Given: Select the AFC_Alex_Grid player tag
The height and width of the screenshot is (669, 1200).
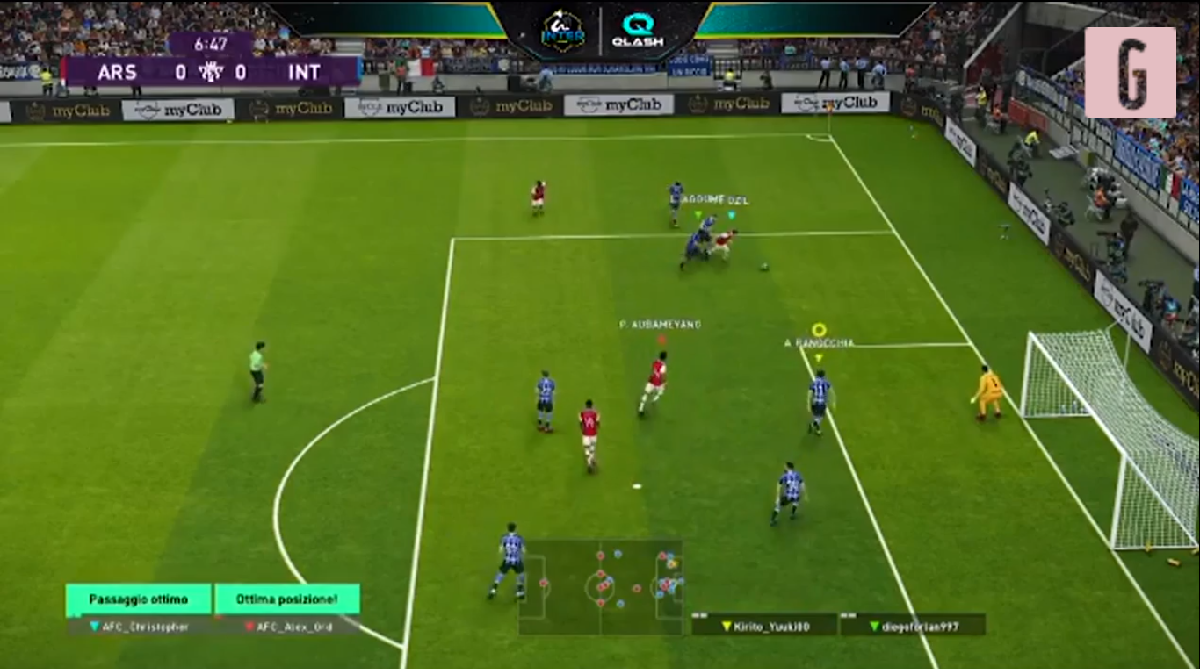Looking at the screenshot, I should pos(288,626).
